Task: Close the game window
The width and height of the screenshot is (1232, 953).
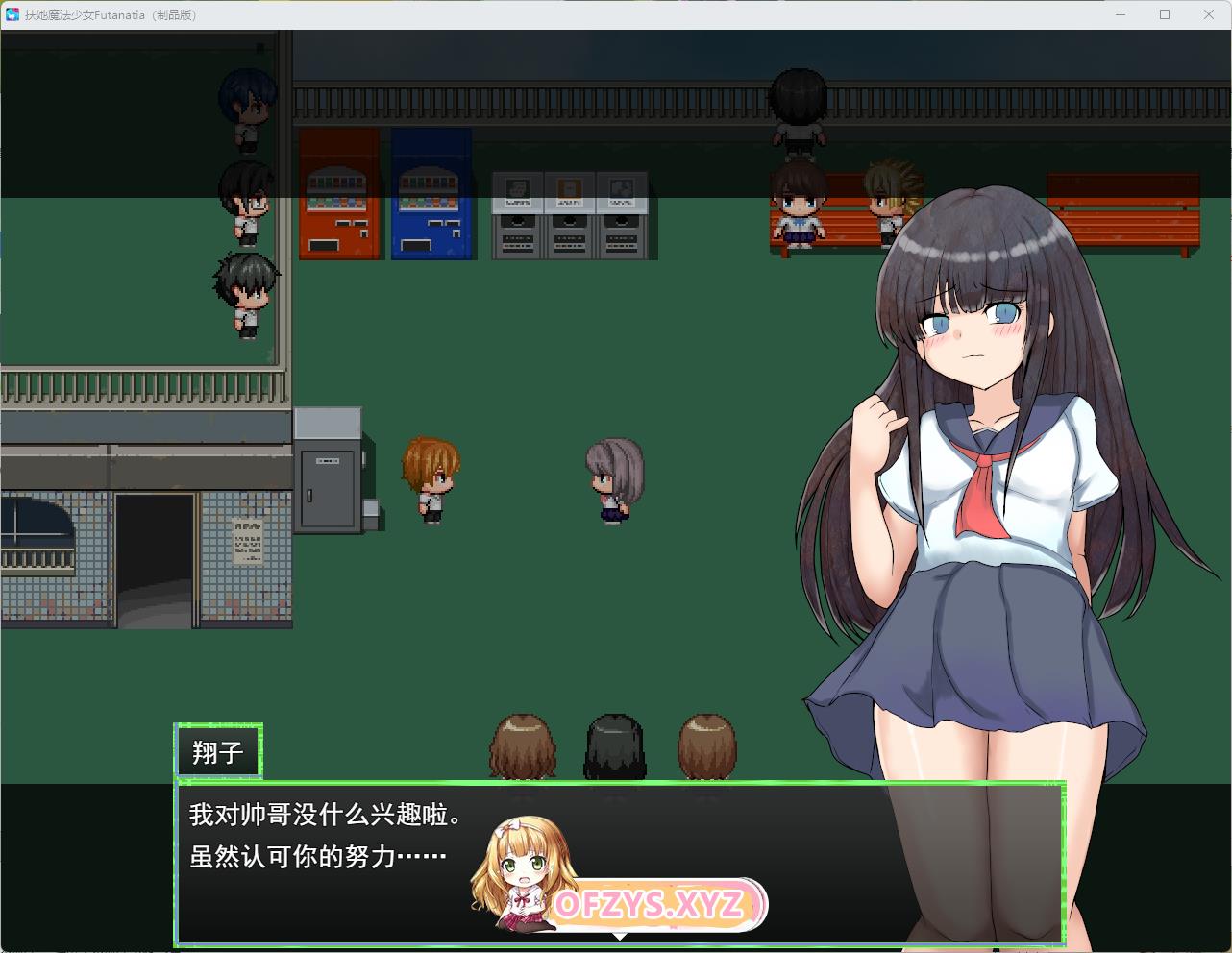Action: tap(1209, 14)
